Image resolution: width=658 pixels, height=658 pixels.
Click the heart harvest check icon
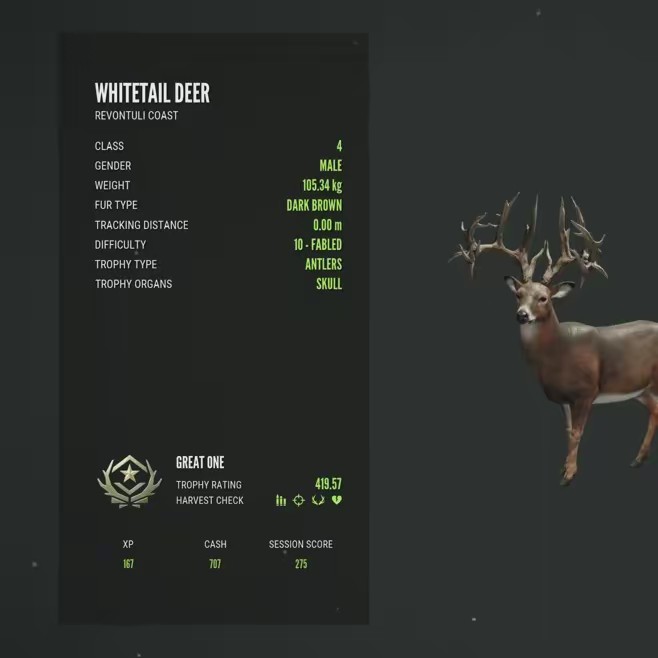[337, 500]
